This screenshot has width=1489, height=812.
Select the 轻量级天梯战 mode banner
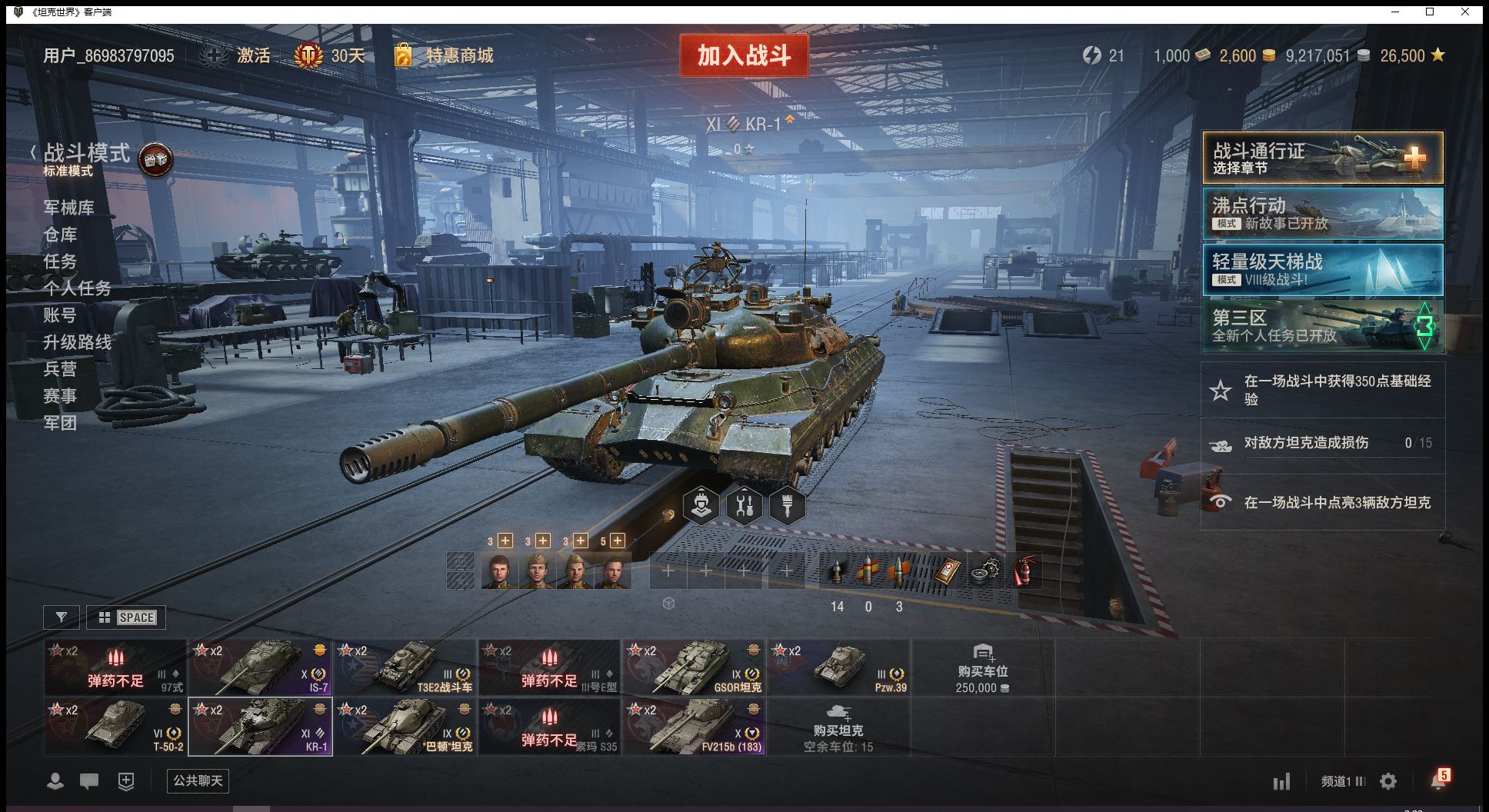1322,270
